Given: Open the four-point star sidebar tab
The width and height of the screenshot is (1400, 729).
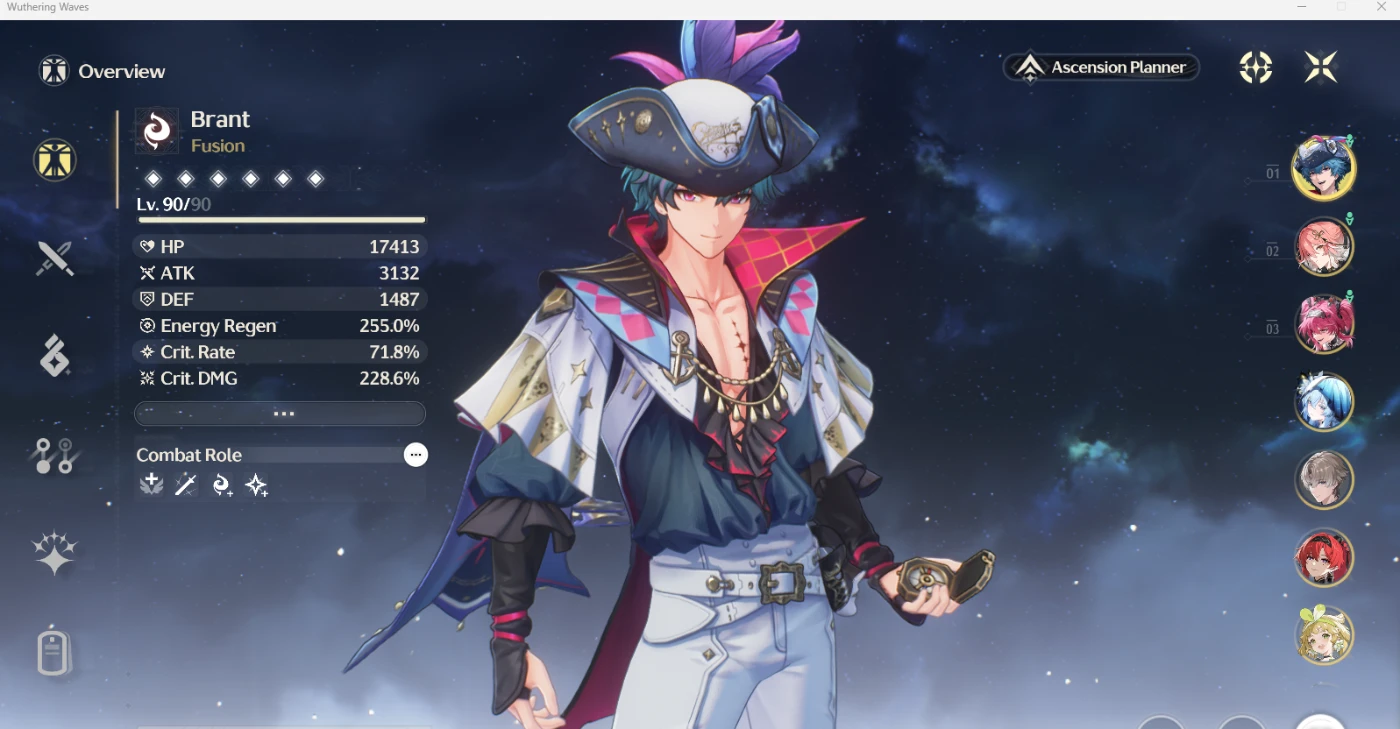Looking at the screenshot, I should (55, 553).
